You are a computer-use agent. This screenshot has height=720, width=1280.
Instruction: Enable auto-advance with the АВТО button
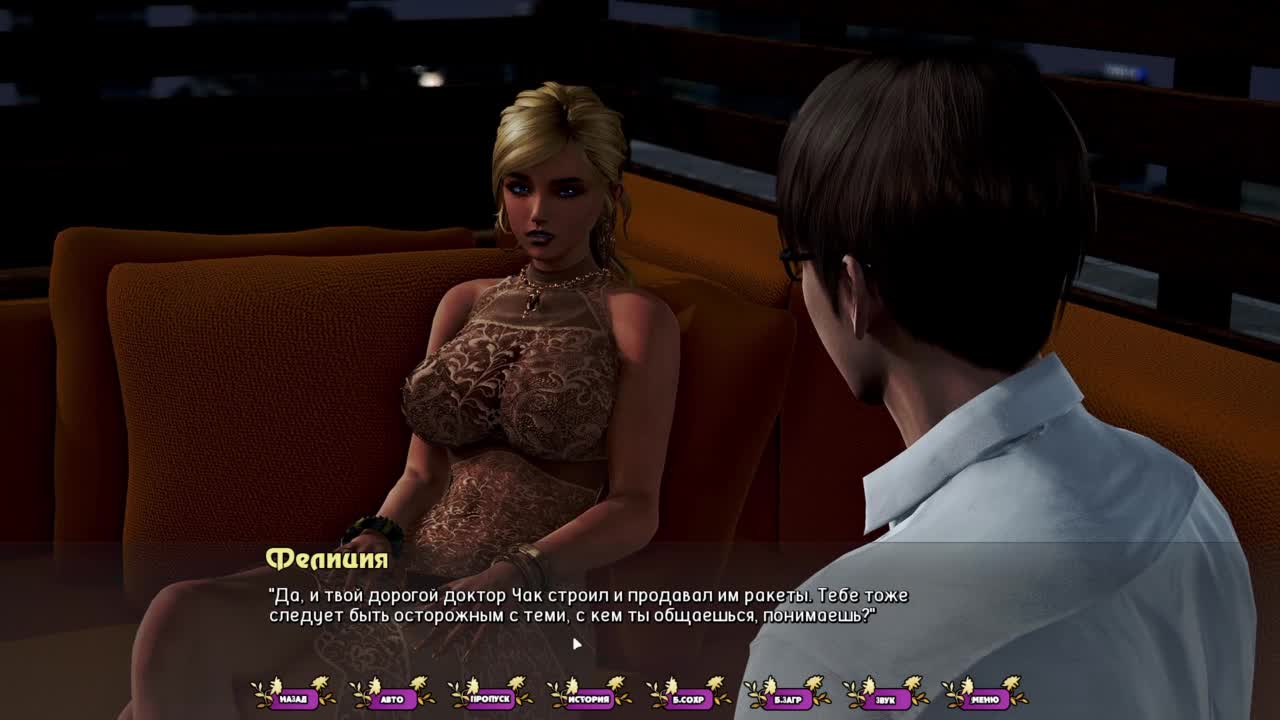coord(392,698)
